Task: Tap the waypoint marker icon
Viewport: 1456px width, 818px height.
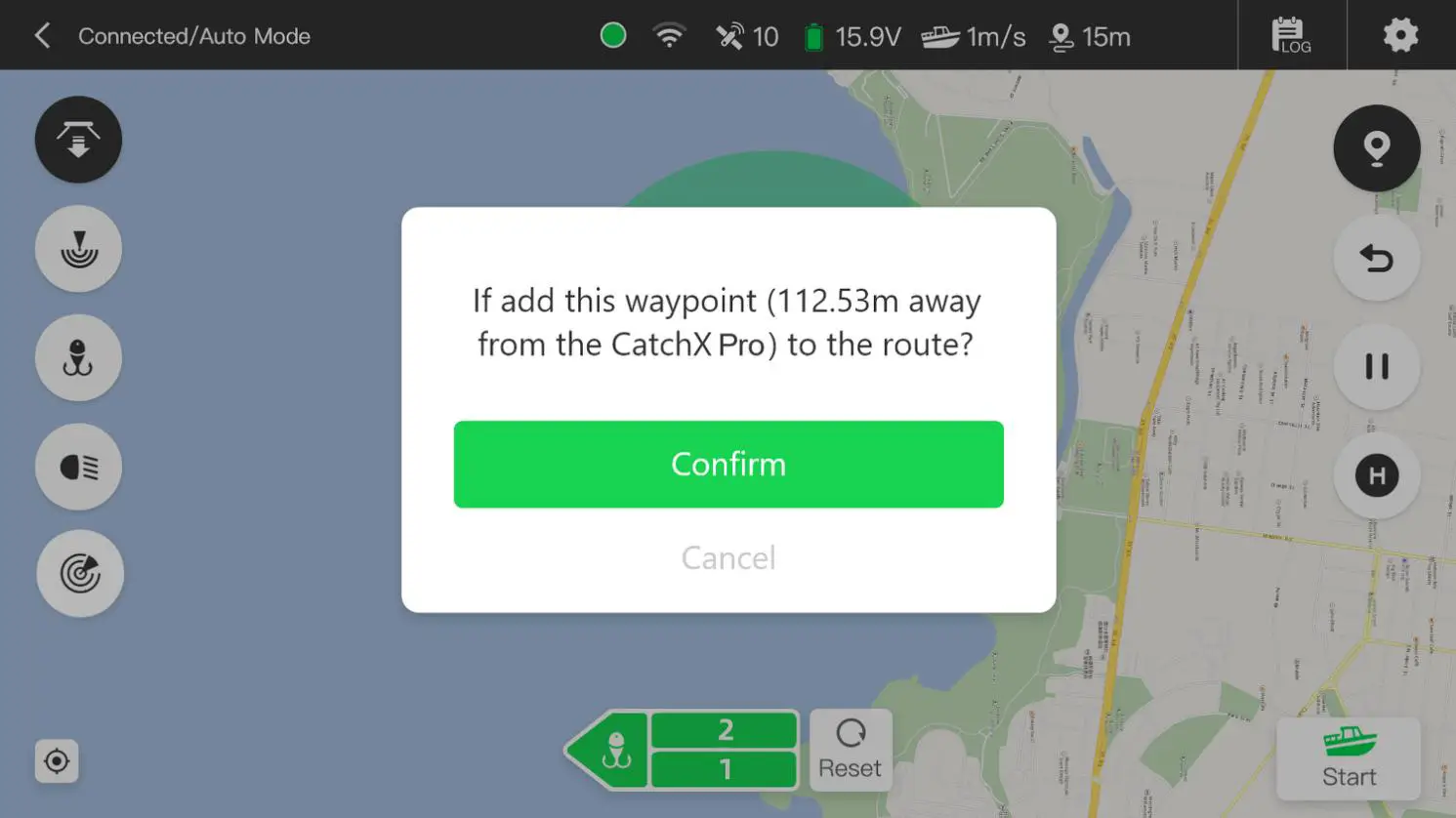Action: (x=1377, y=148)
